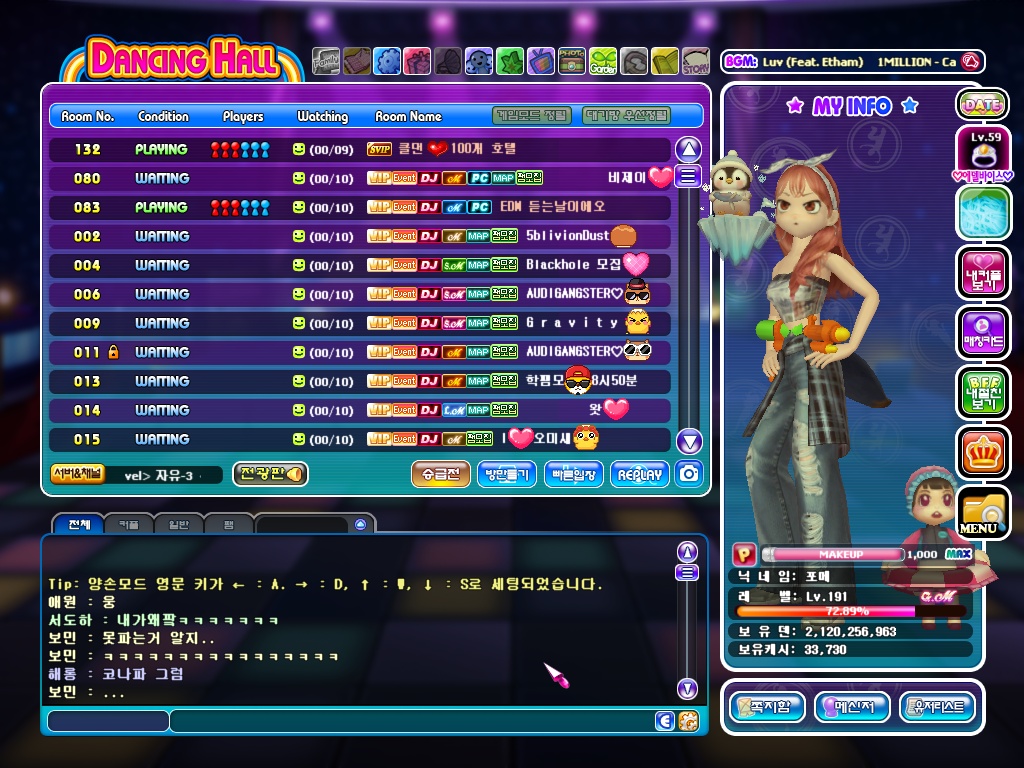Click the 승급전 promotion match button
The image size is (1024, 768).
pos(440,474)
